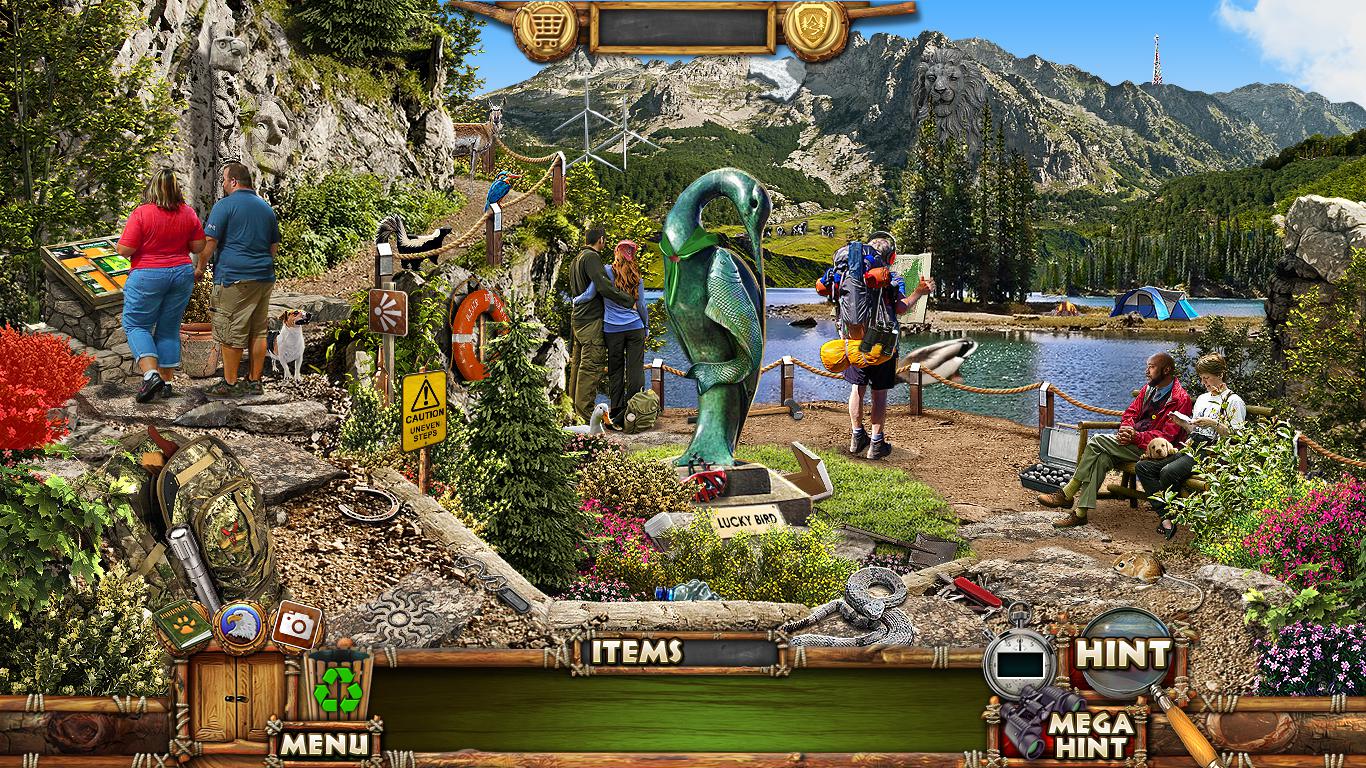The width and height of the screenshot is (1366, 768).
Task: Click the Items list label
Action: coord(636,652)
